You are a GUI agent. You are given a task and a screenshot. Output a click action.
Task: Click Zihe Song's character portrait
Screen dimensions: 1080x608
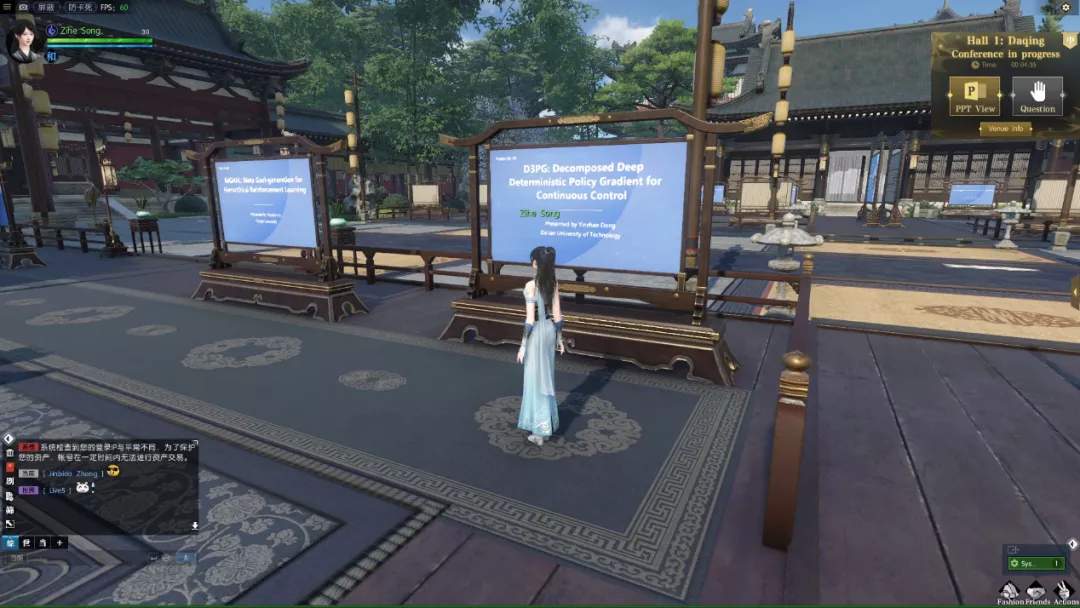pos(22,42)
